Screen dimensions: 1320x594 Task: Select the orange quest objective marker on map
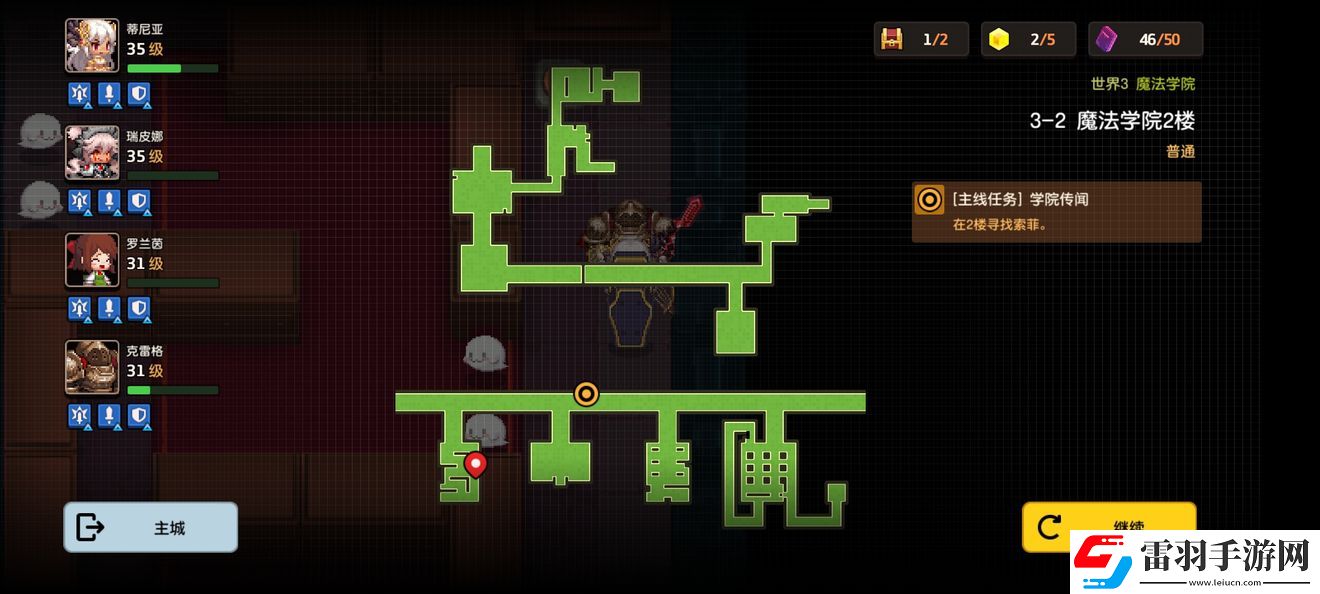[586, 394]
